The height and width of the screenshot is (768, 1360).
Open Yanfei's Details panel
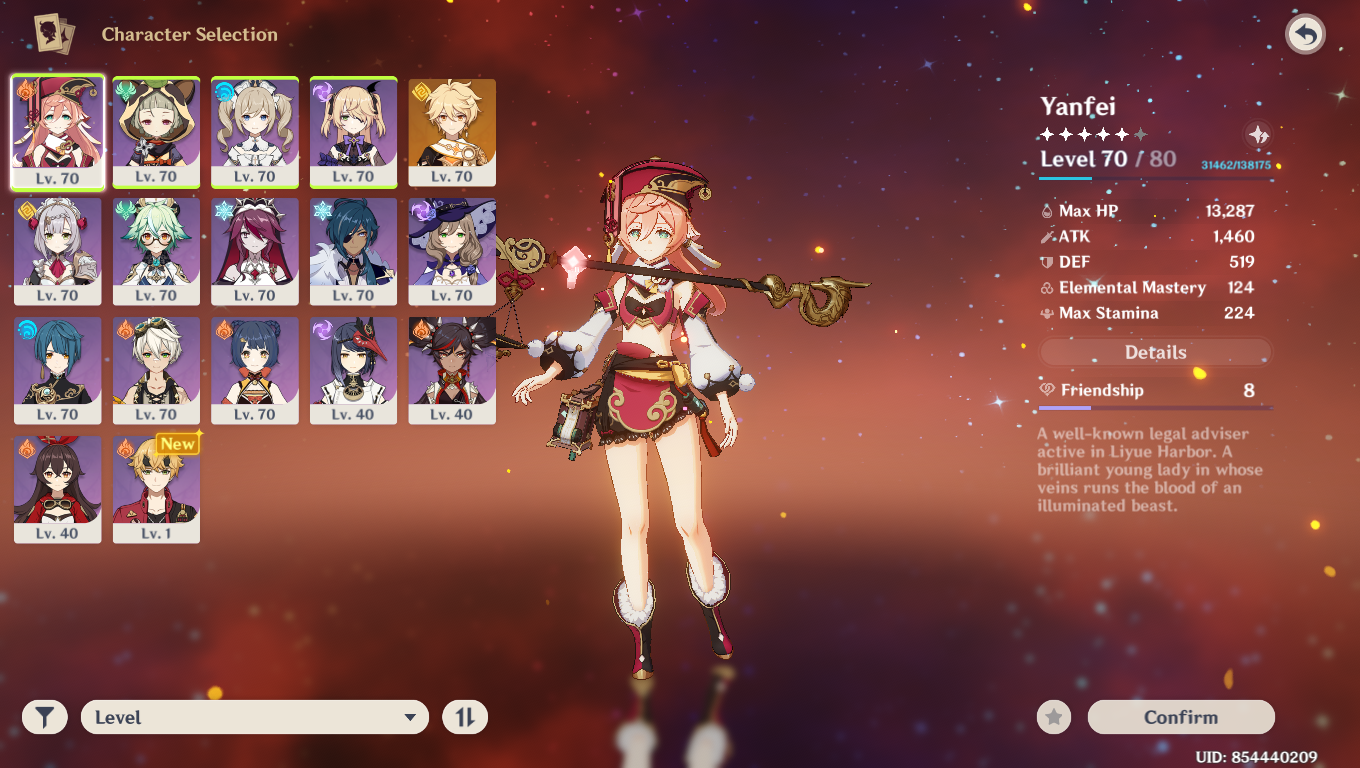point(1155,352)
